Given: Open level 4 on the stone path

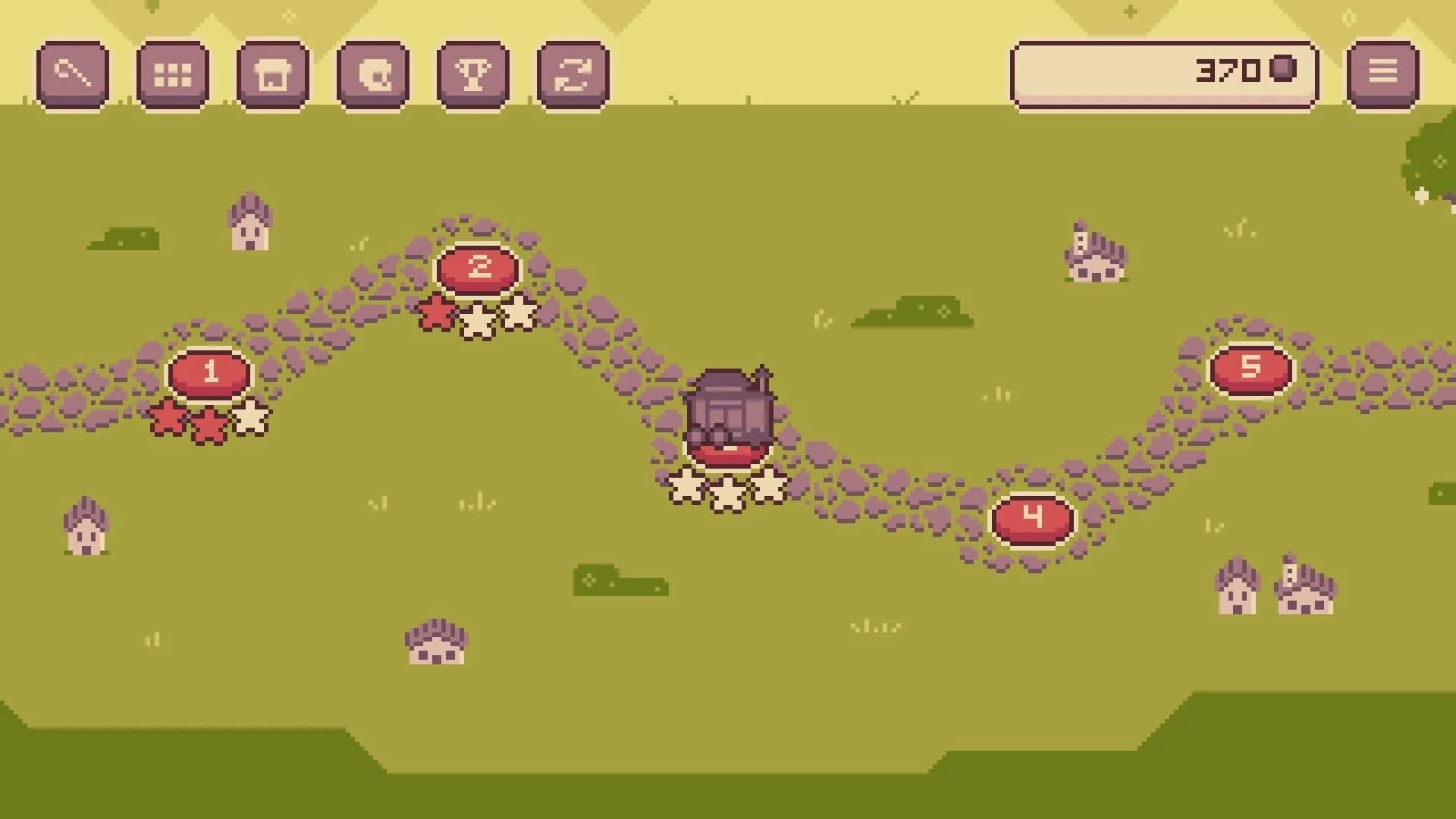Looking at the screenshot, I should (1031, 518).
